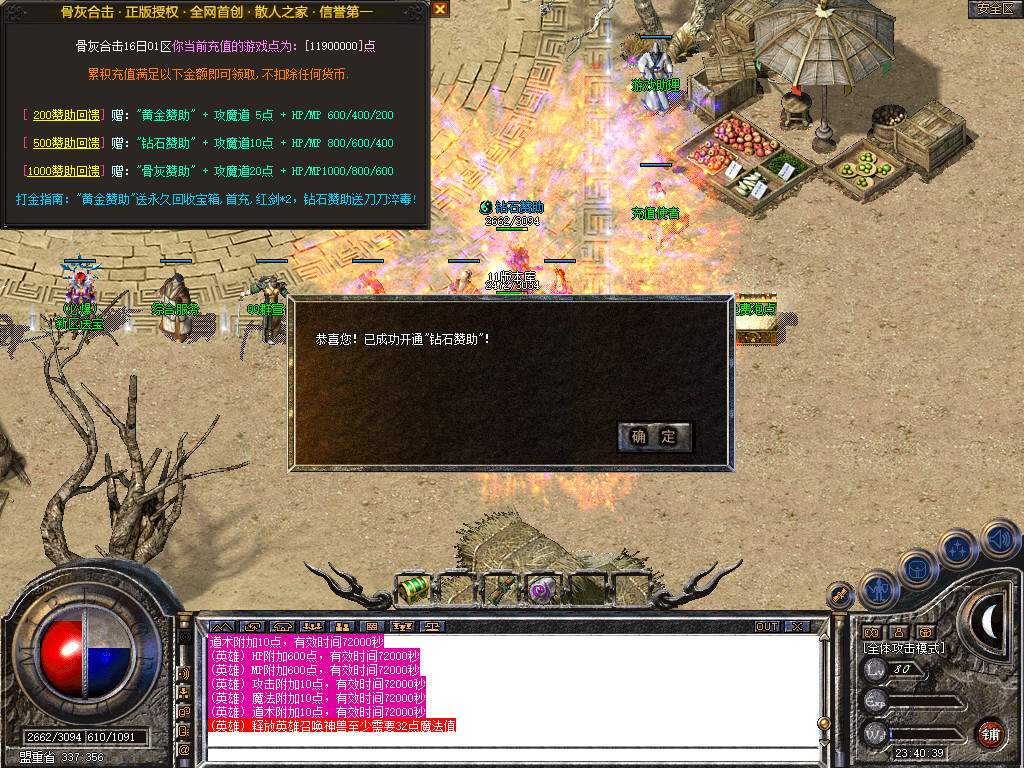
Task: Select the green treasure chest belt slot
Action: click(x=412, y=589)
